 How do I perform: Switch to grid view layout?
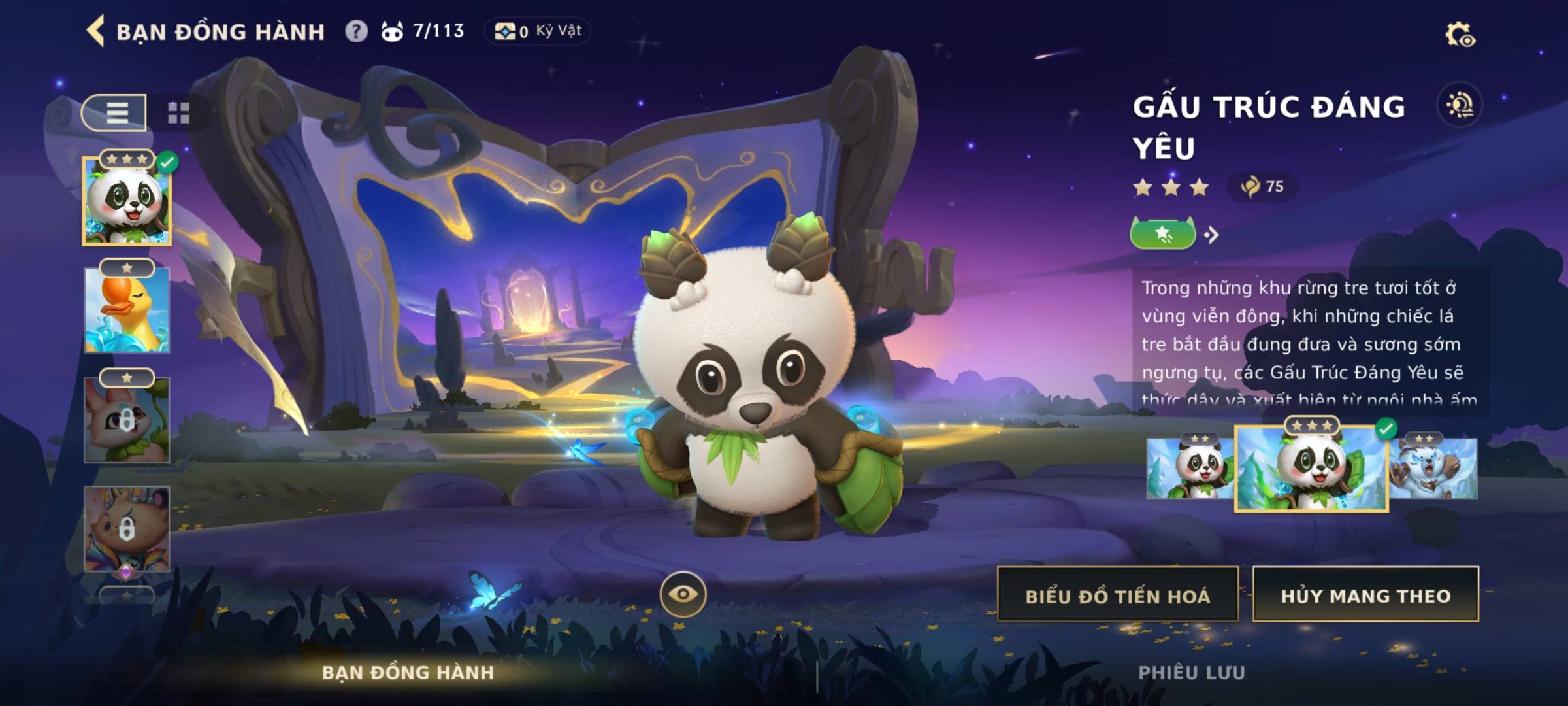[178, 113]
